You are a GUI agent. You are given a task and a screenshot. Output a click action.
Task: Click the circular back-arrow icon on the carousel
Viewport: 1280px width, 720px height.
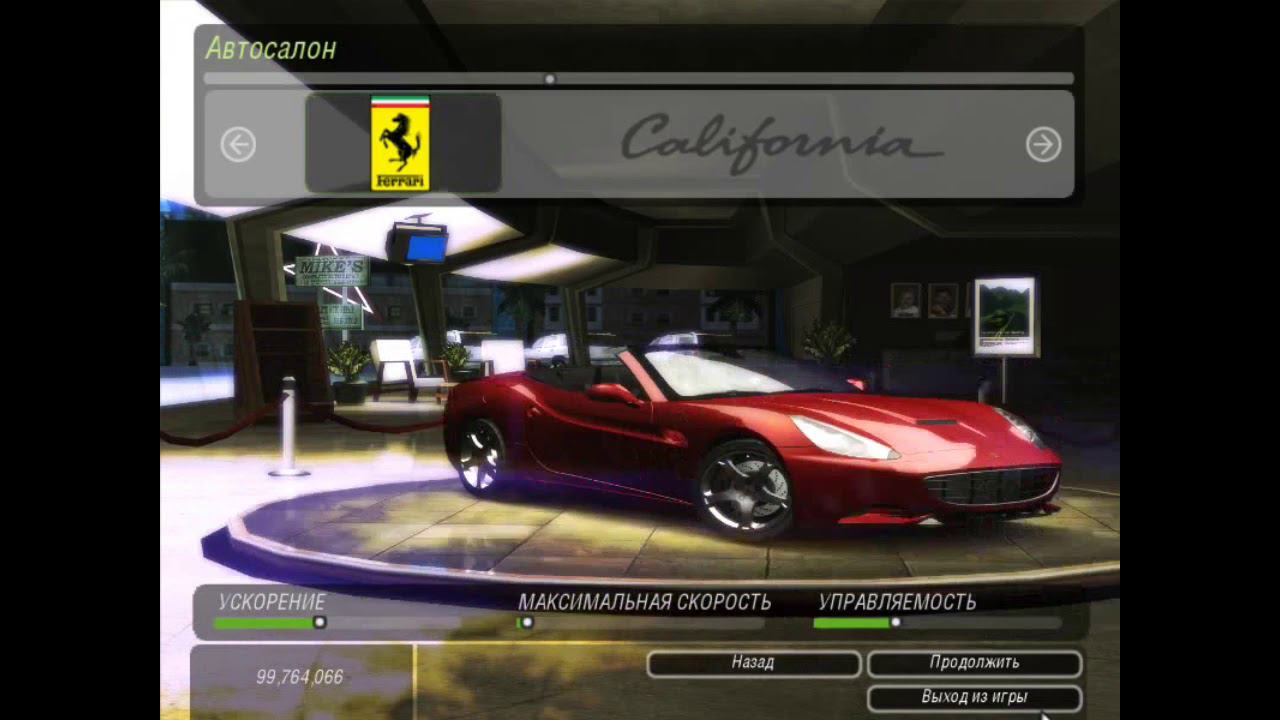238,144
